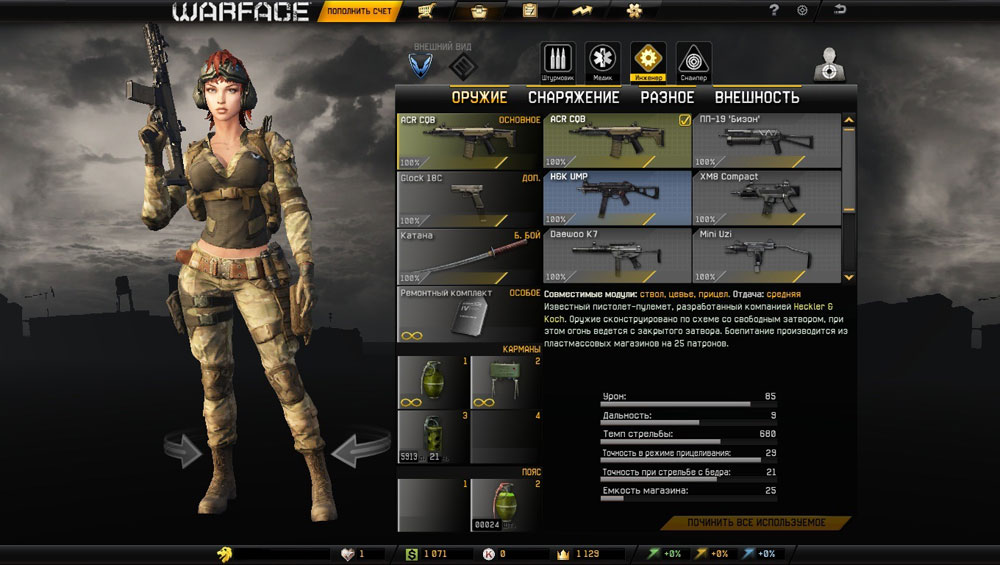Select the Mini Uzi weapon
The height and width of the screenshot is (565, 1000).
[766, 255]
